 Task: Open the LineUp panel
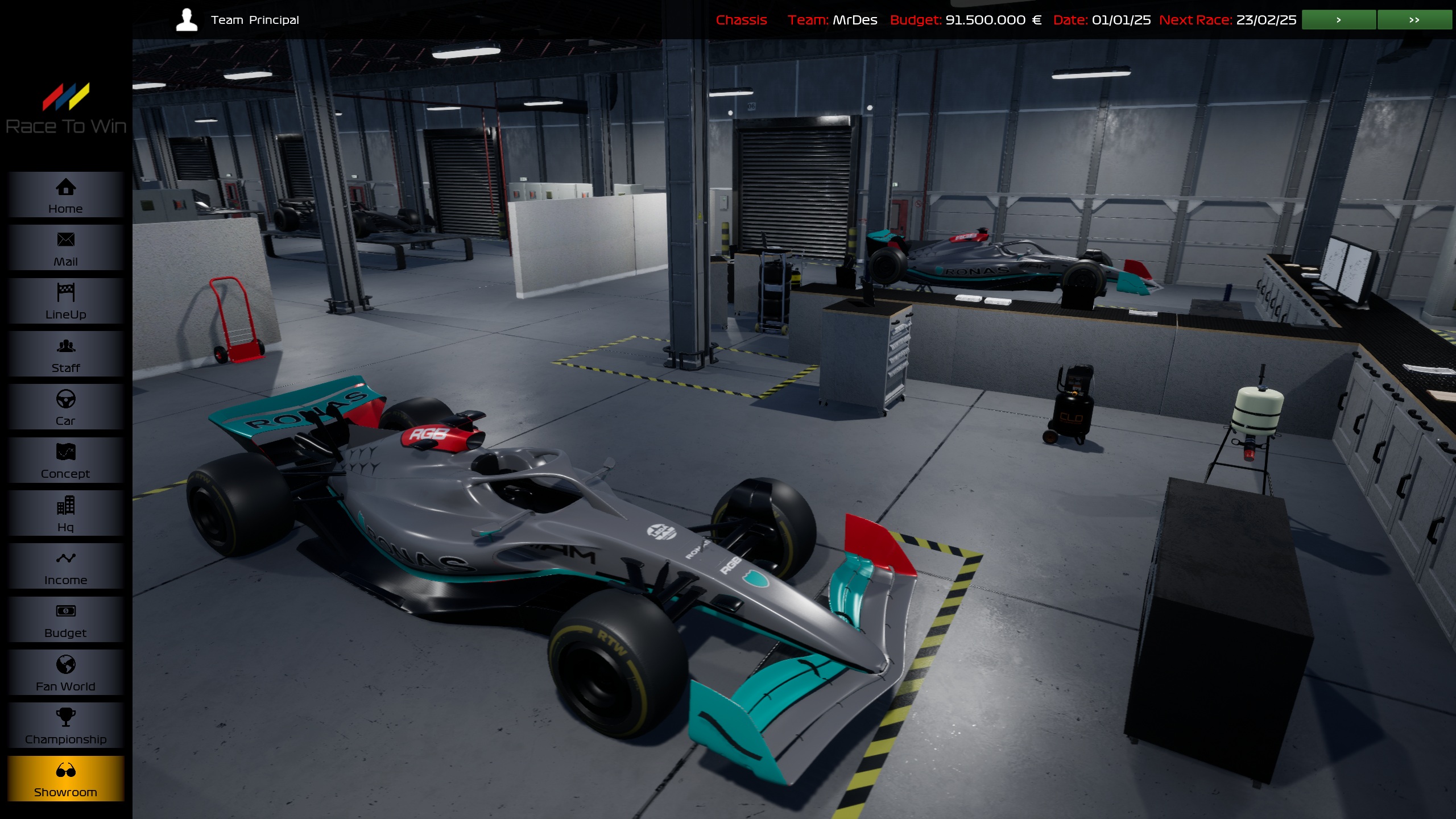[x=65, y=301]
